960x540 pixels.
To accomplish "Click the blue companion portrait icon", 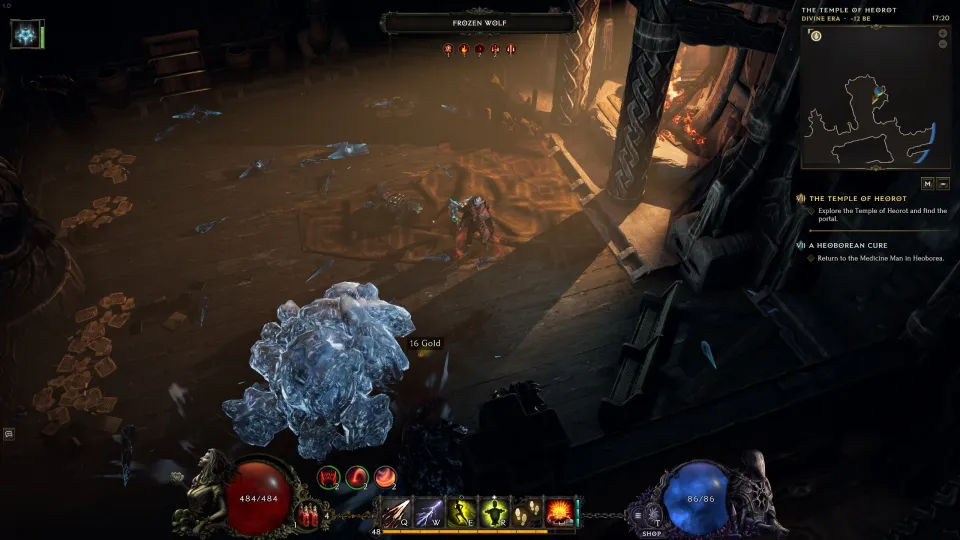I will point(24,34).
